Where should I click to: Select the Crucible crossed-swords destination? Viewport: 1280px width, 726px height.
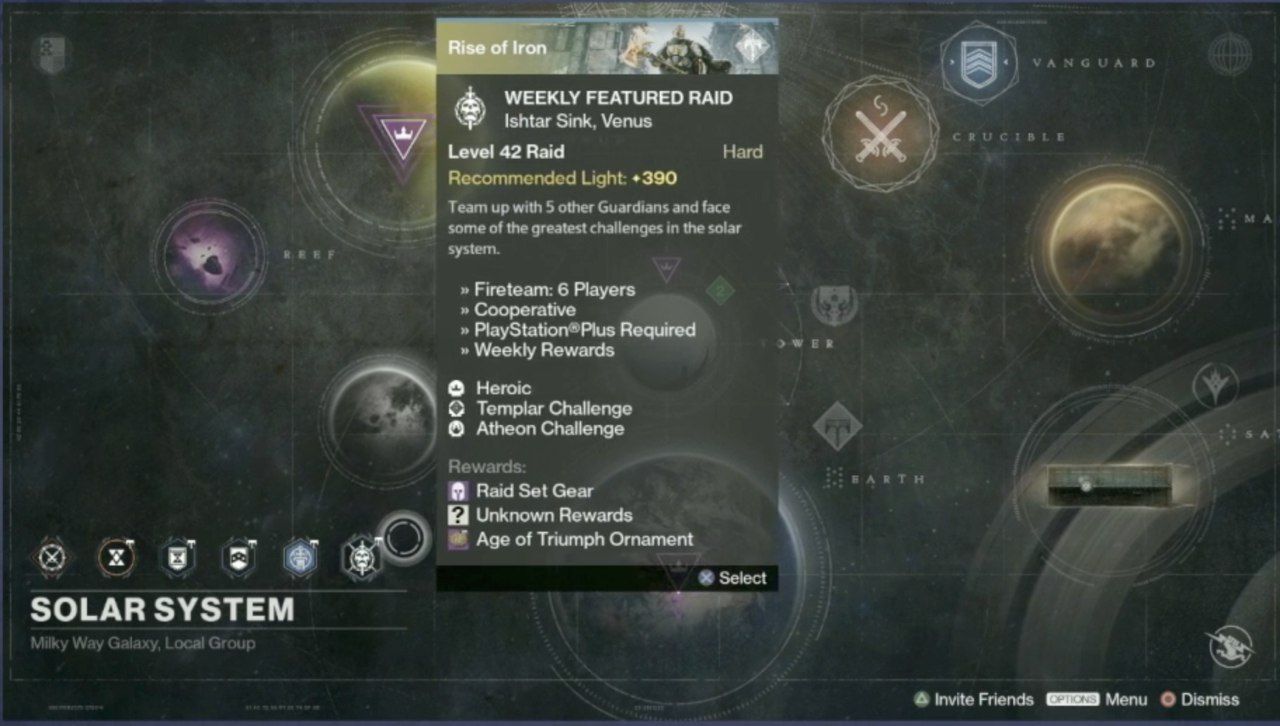coord(880,135)
